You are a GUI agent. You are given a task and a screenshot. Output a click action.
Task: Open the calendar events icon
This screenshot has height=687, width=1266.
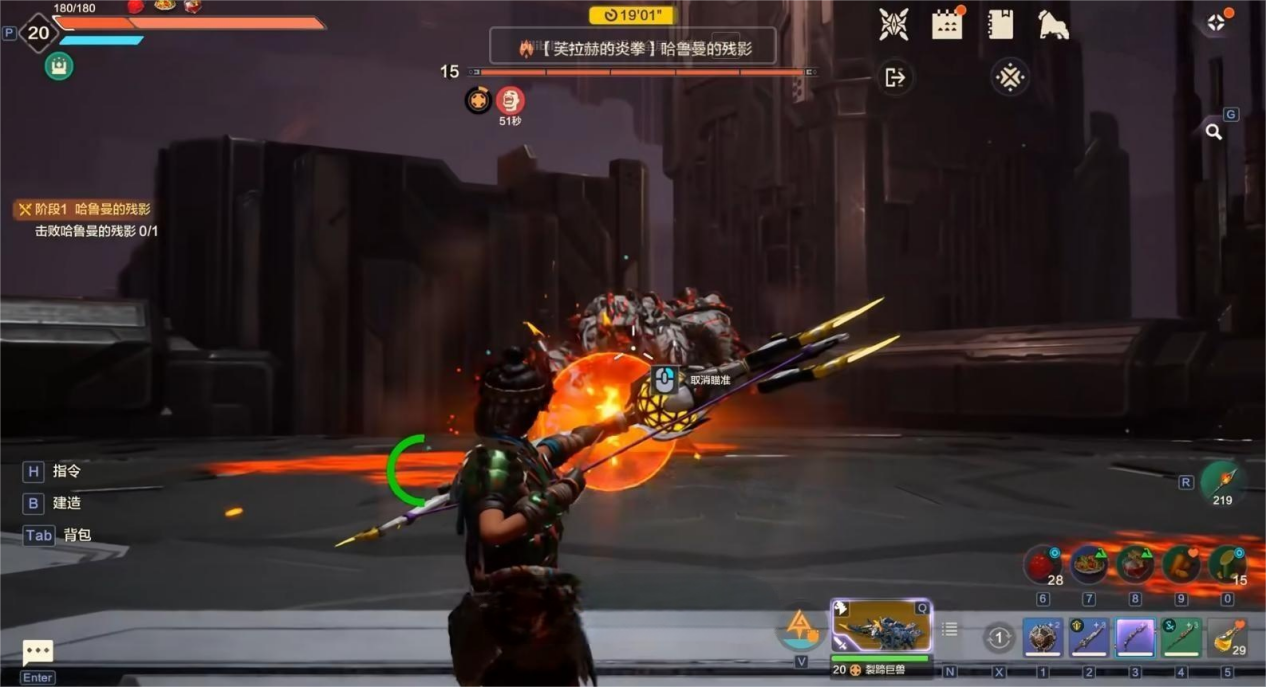coord(946,24)
